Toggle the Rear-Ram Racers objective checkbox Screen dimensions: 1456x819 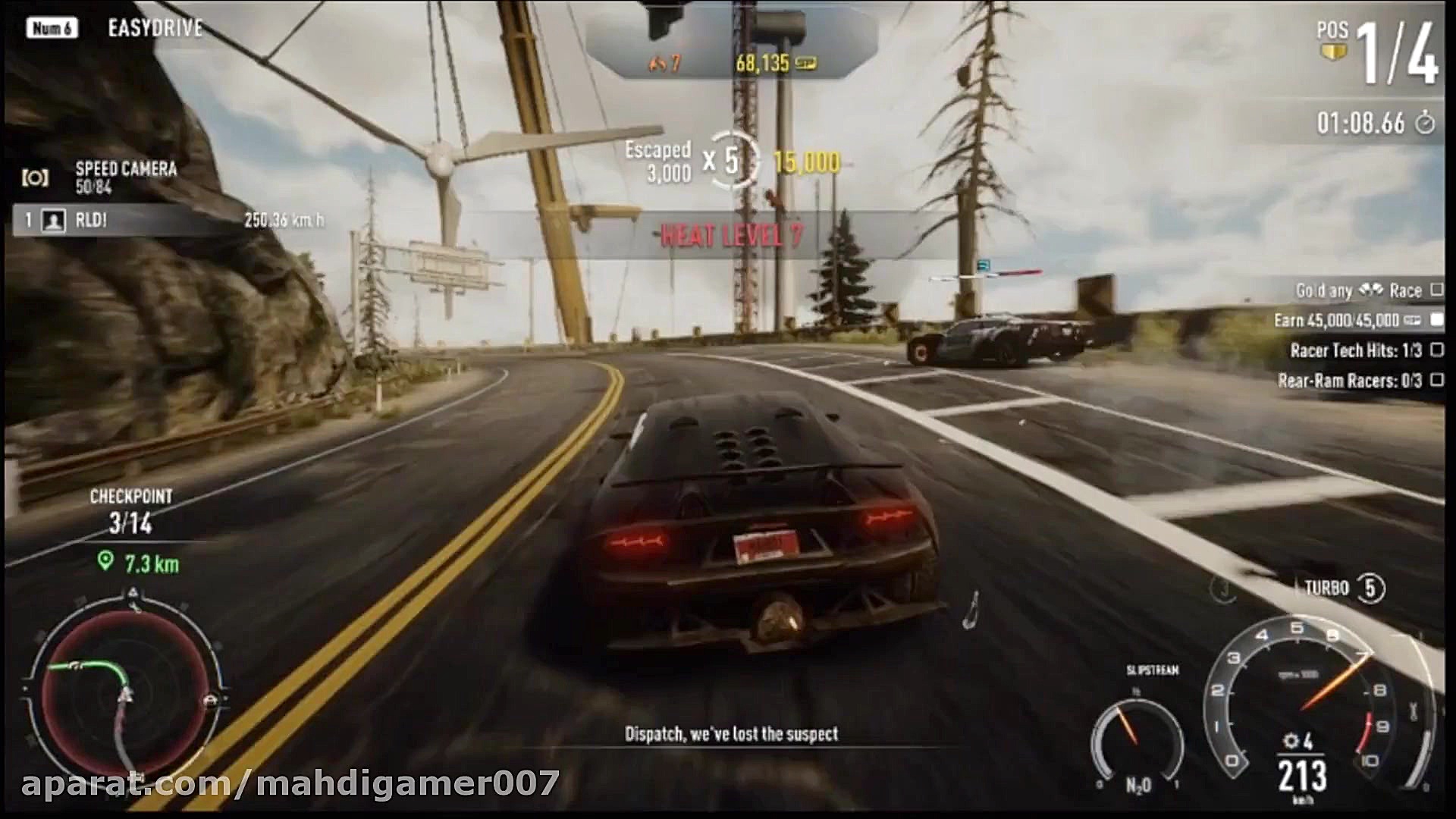point(1436,380)
